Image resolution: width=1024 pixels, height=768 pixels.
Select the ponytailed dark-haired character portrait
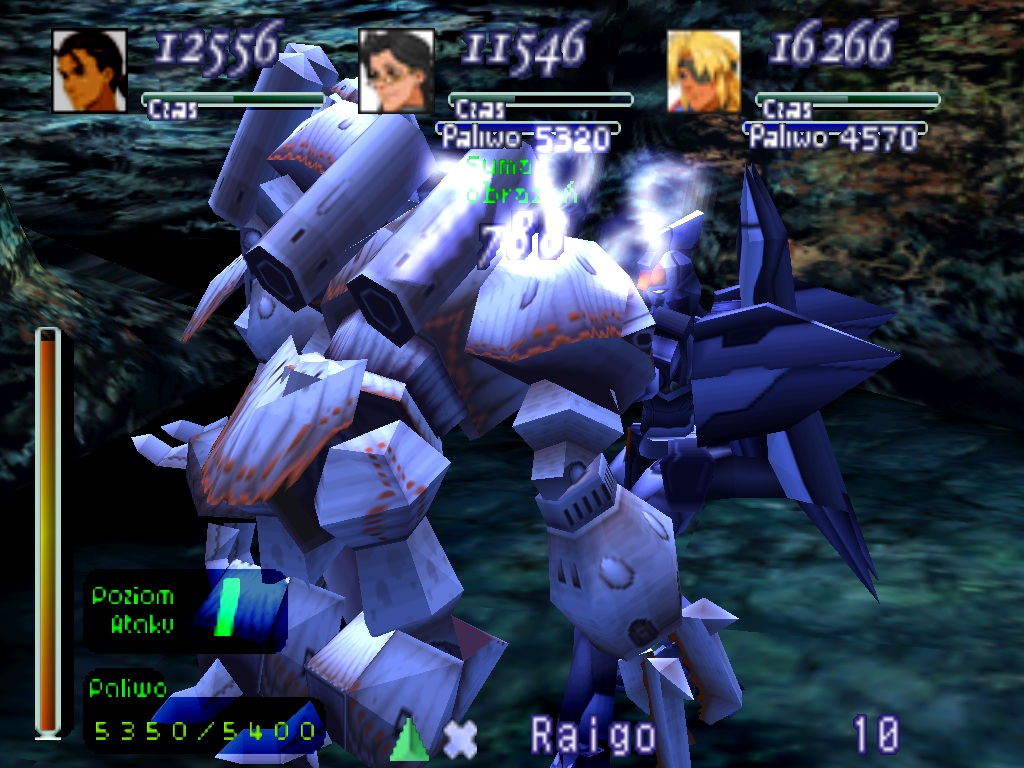[89, 70]
